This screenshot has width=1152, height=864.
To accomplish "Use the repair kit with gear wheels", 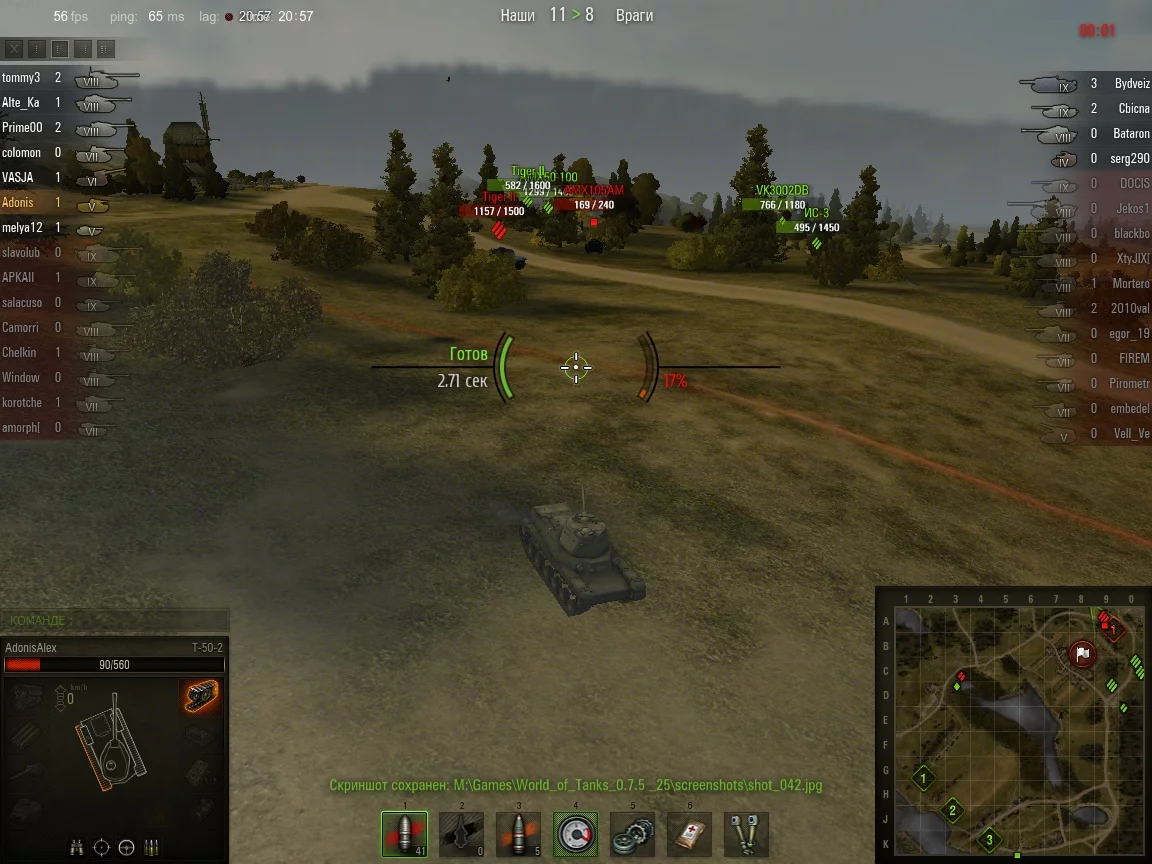I will click(x=632, y=834).
